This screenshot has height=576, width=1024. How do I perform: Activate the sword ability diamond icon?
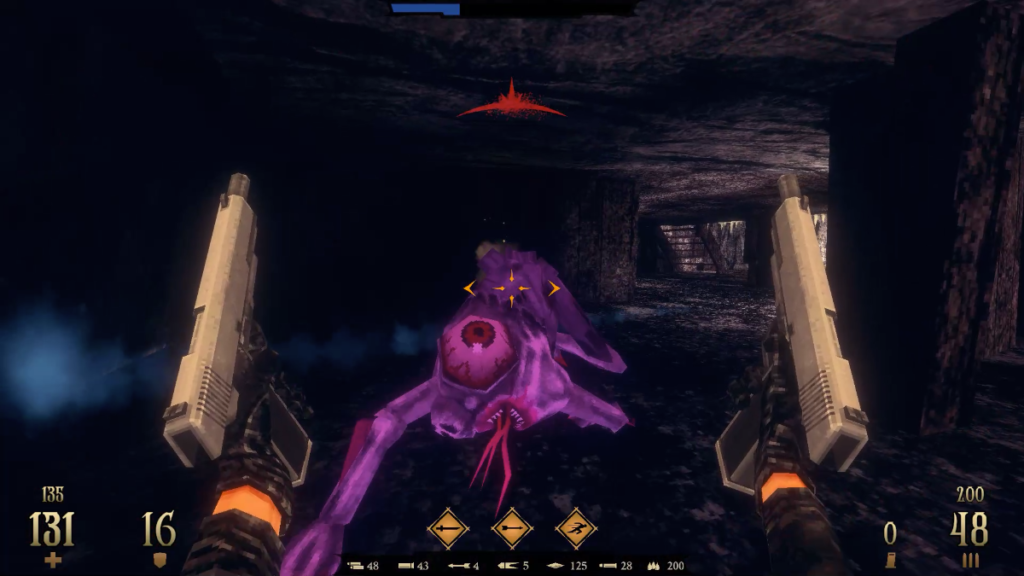(448, 528)
